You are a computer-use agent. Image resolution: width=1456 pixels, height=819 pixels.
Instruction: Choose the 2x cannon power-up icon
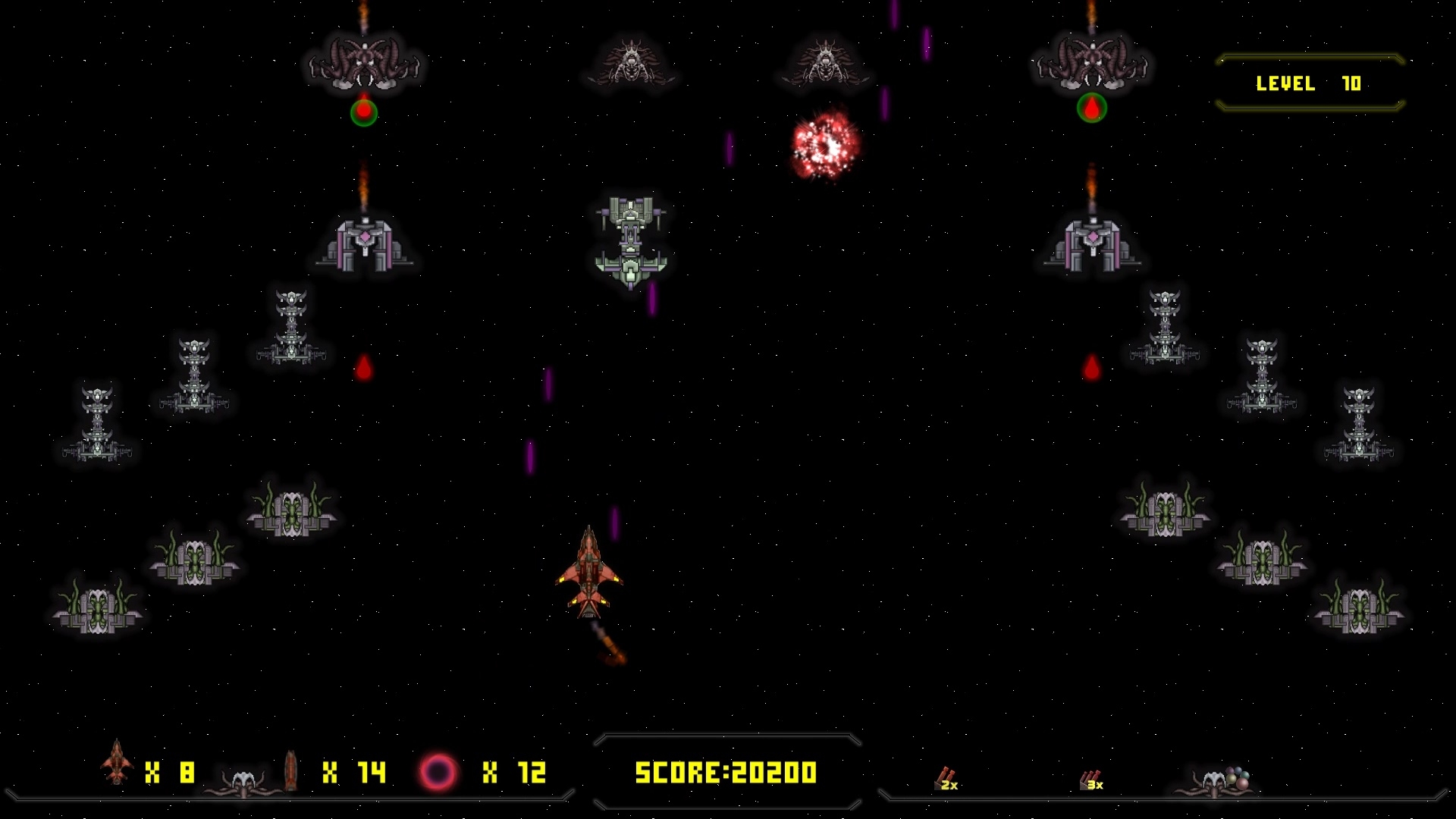pos(946,779)
